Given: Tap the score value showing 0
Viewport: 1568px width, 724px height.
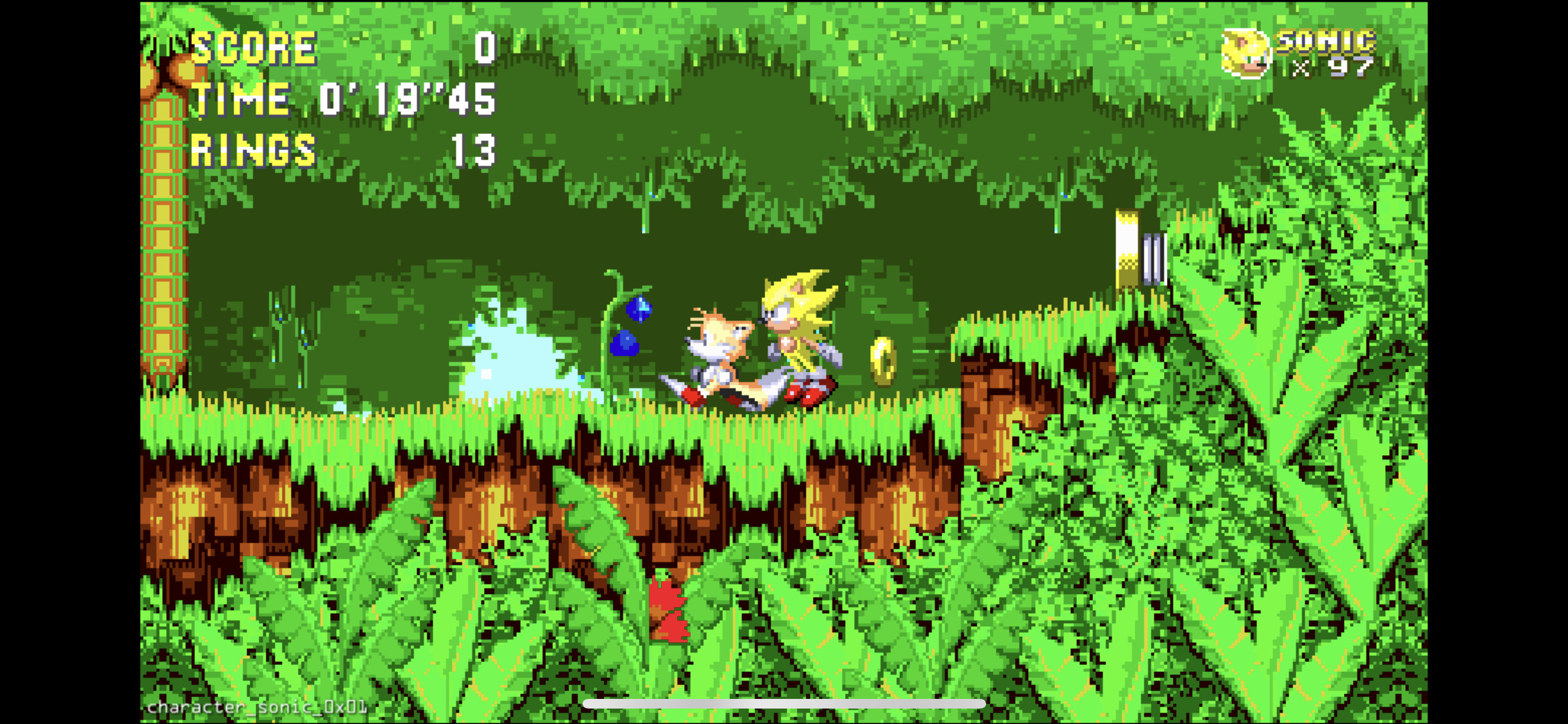Looking at the screenshot, I should click(484, 45).
